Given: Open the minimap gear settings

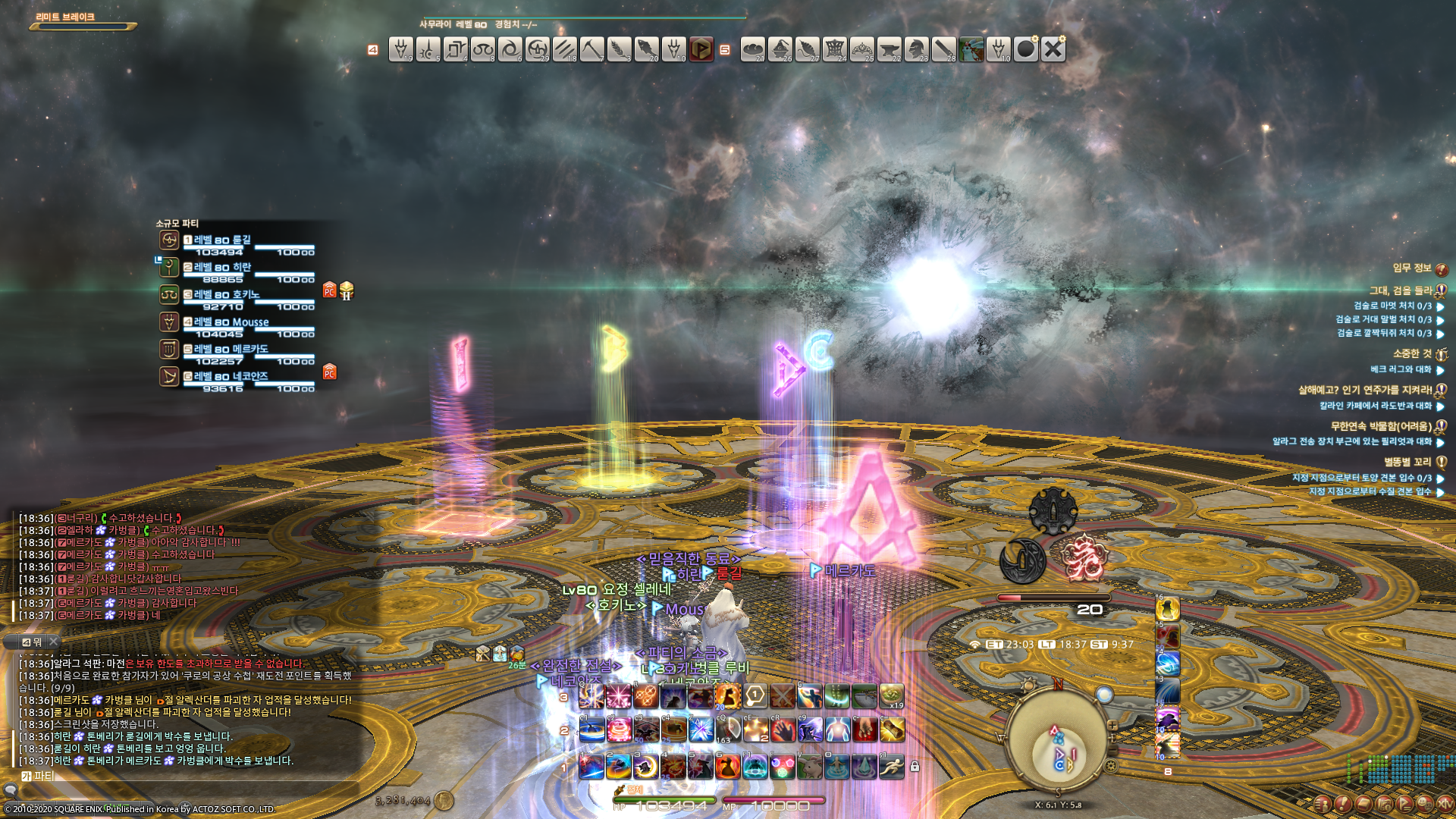Looking at the screenshot, I should (x=1111, y=766).
